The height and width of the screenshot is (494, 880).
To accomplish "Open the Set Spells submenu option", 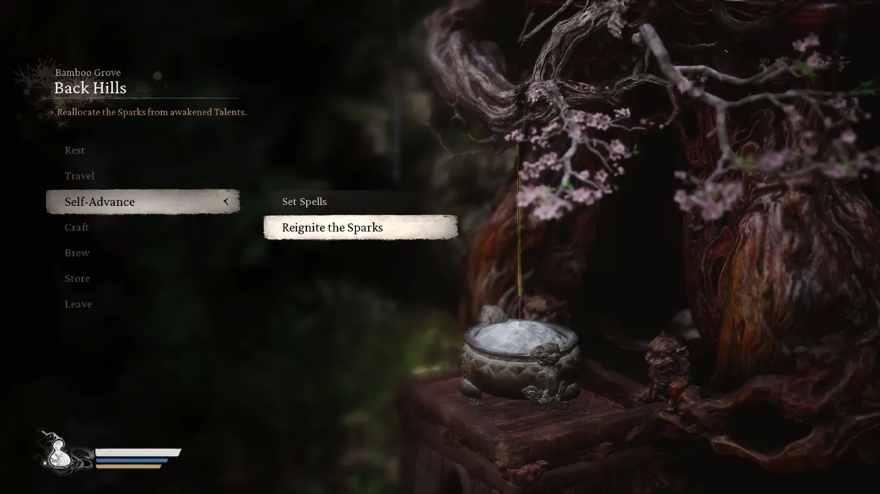I will 304,202.
